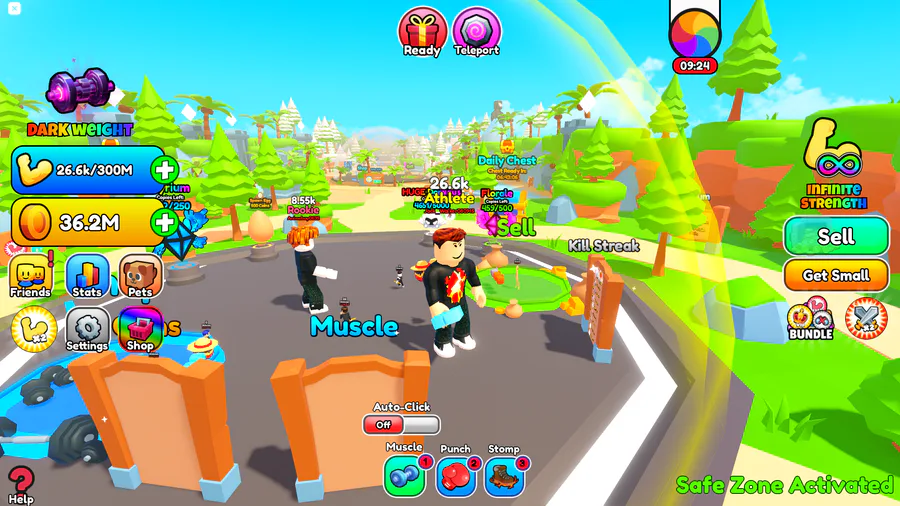Toggle Auto-Click on
Screen dimensions: 900x506
click(401, 424)
